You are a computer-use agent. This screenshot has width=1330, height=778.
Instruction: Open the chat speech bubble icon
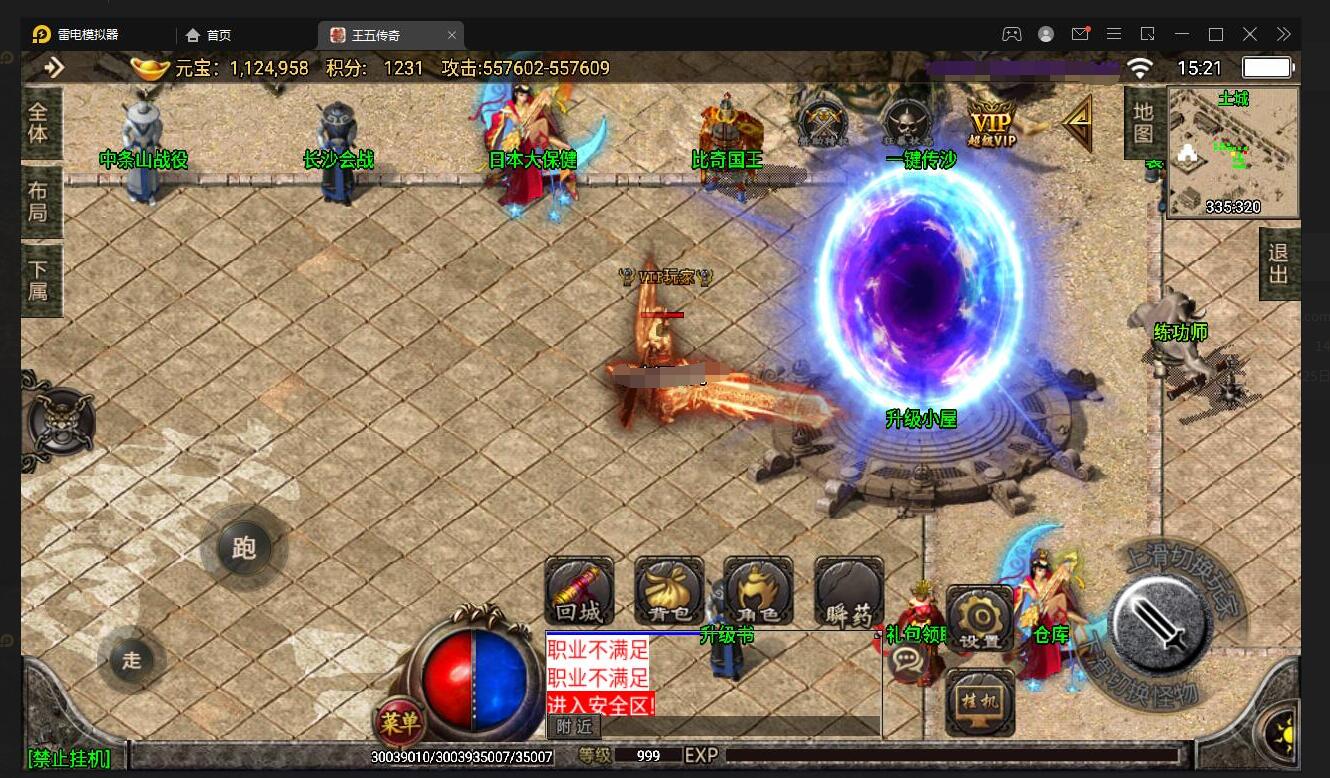point(907,659)
